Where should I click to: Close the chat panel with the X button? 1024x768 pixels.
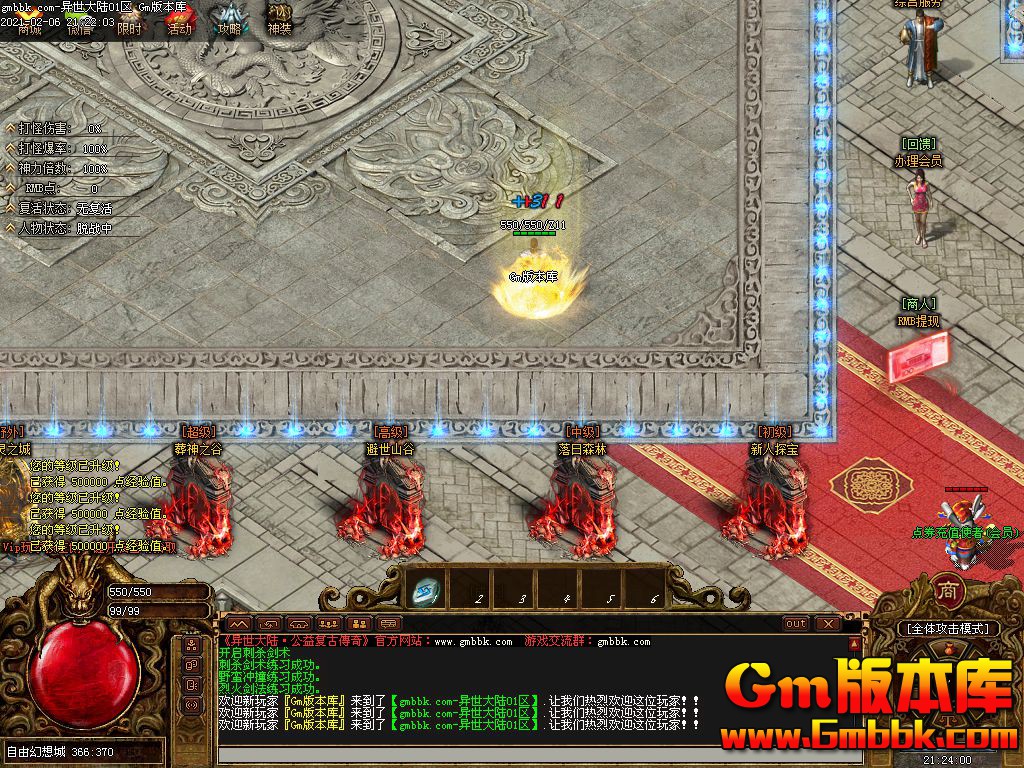coord(826,623)
